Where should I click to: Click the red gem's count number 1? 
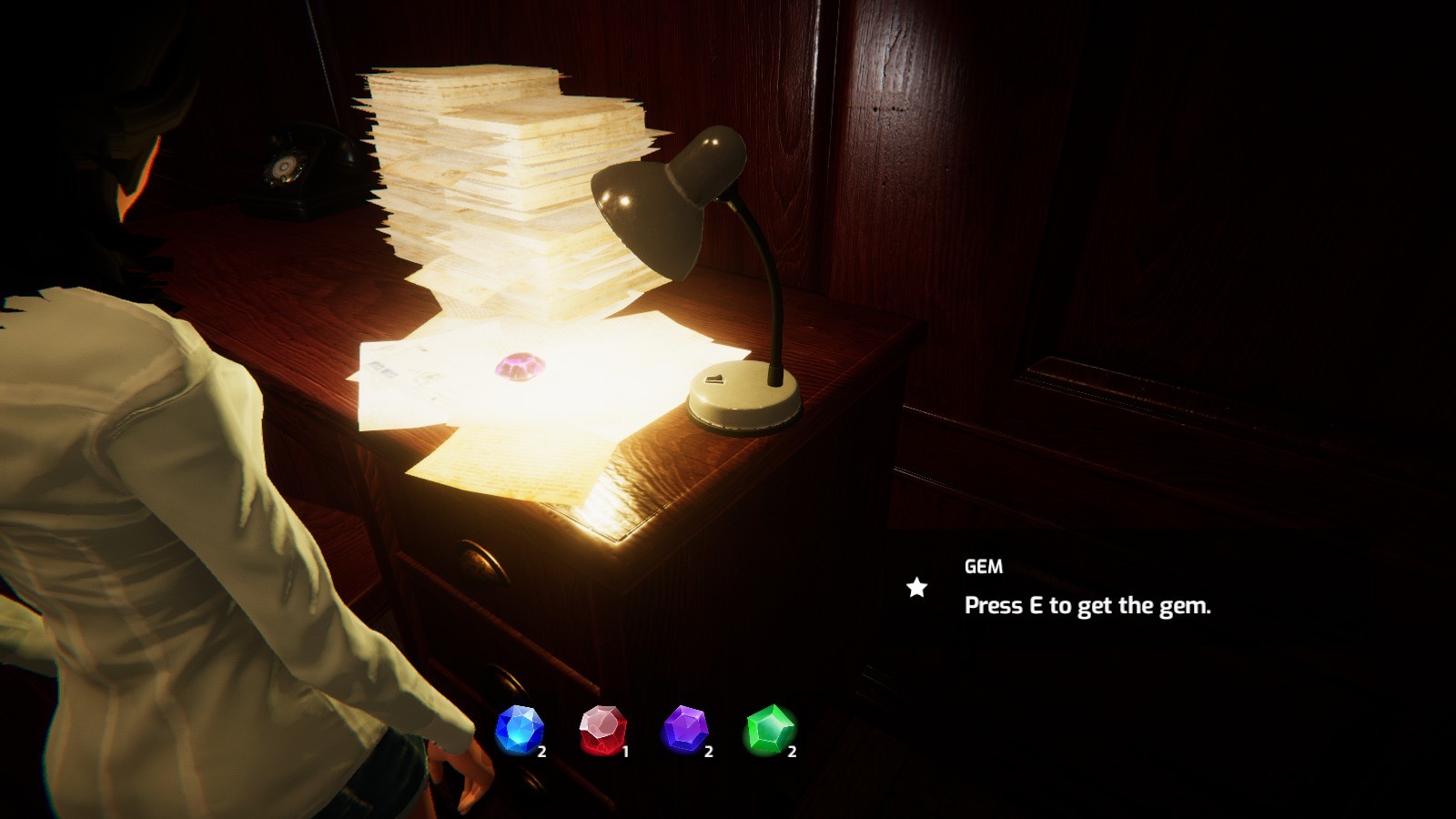point(625,752)
